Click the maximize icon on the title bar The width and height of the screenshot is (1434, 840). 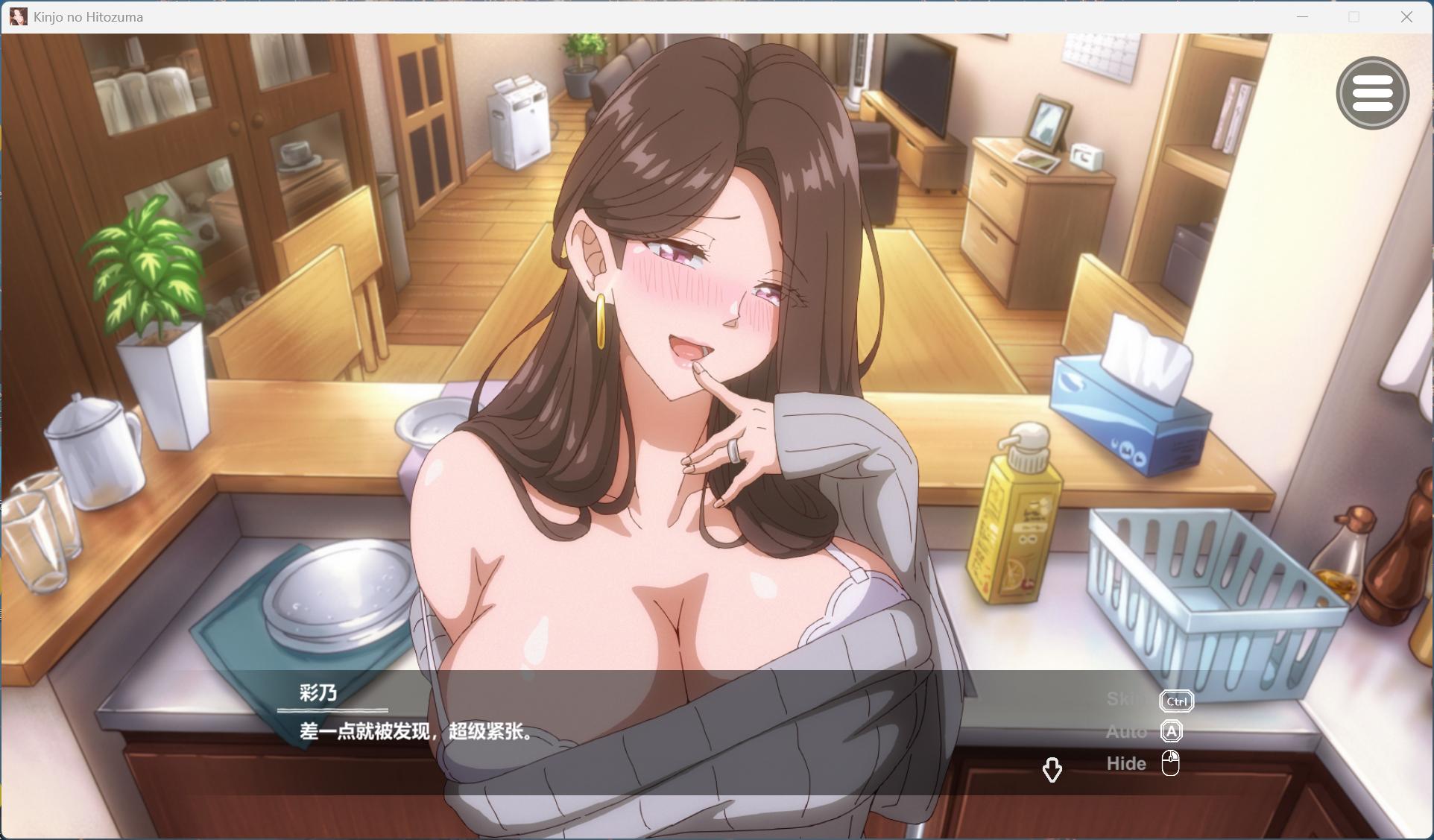[1353, 16]
